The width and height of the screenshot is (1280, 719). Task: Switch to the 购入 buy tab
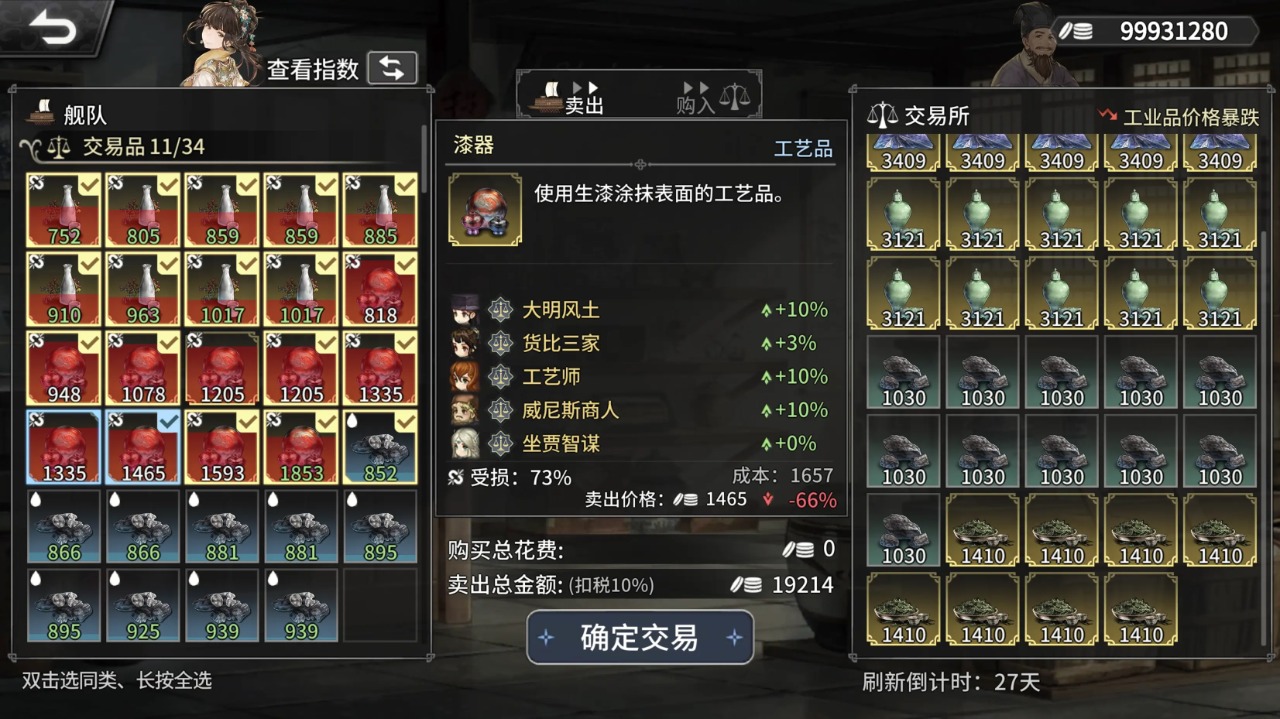tap(712, 96)
